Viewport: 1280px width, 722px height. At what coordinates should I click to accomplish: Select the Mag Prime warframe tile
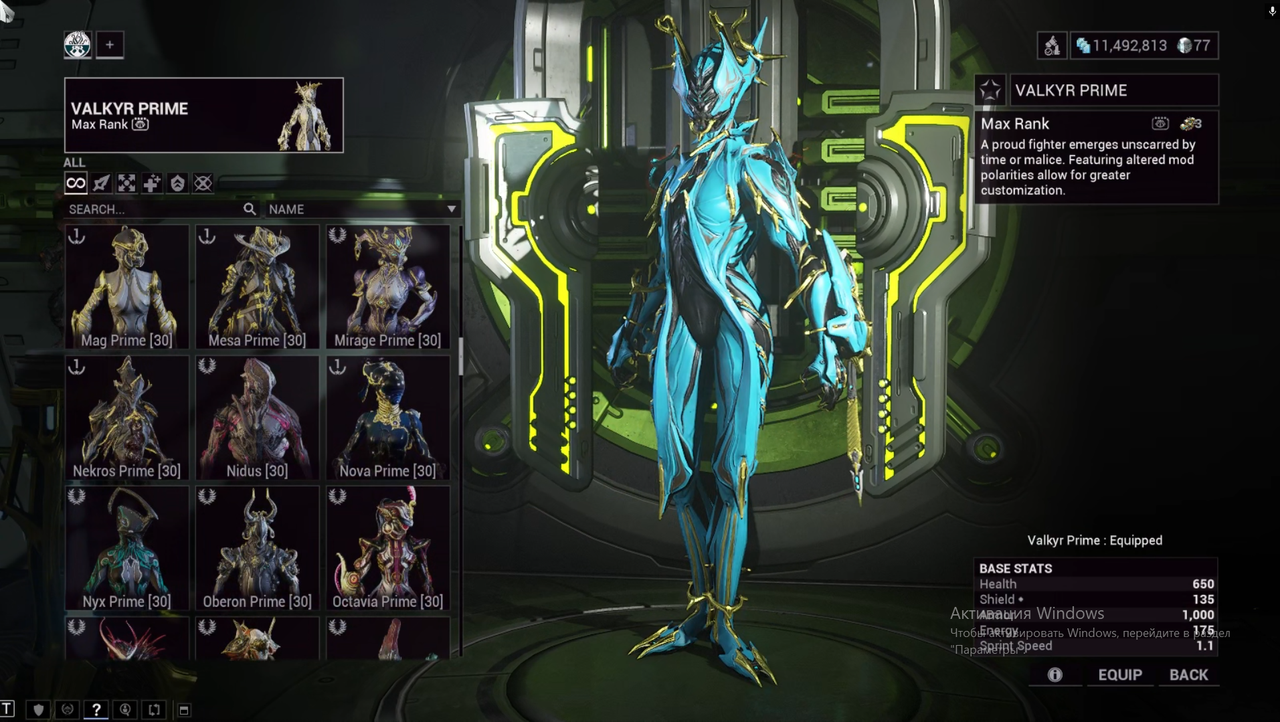click(x=127, y=287)
